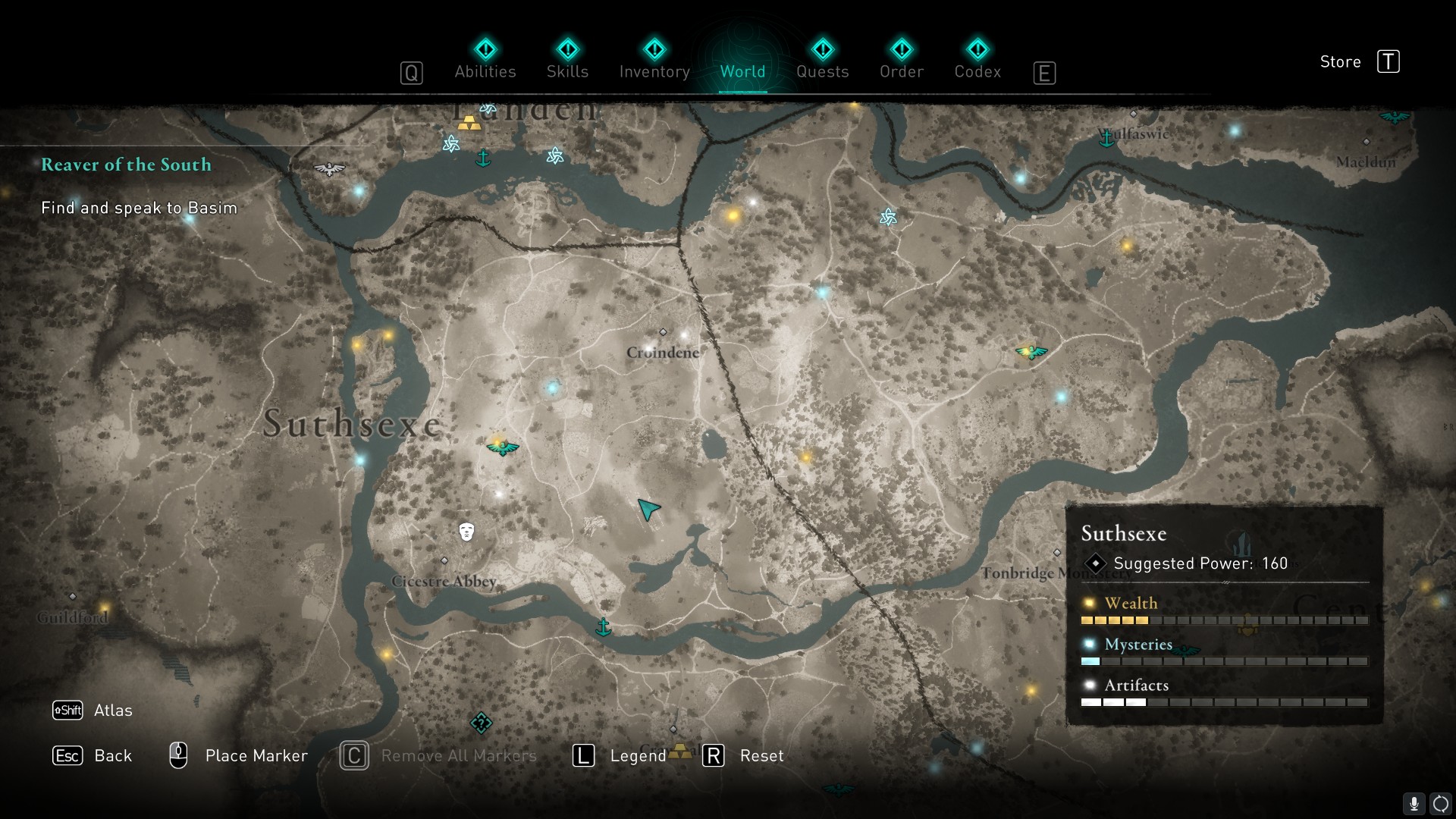1456x819 pixels.
Task: Choose the anchor dock marker south of Cicestre Abbey
Action: tap(604, 627)
